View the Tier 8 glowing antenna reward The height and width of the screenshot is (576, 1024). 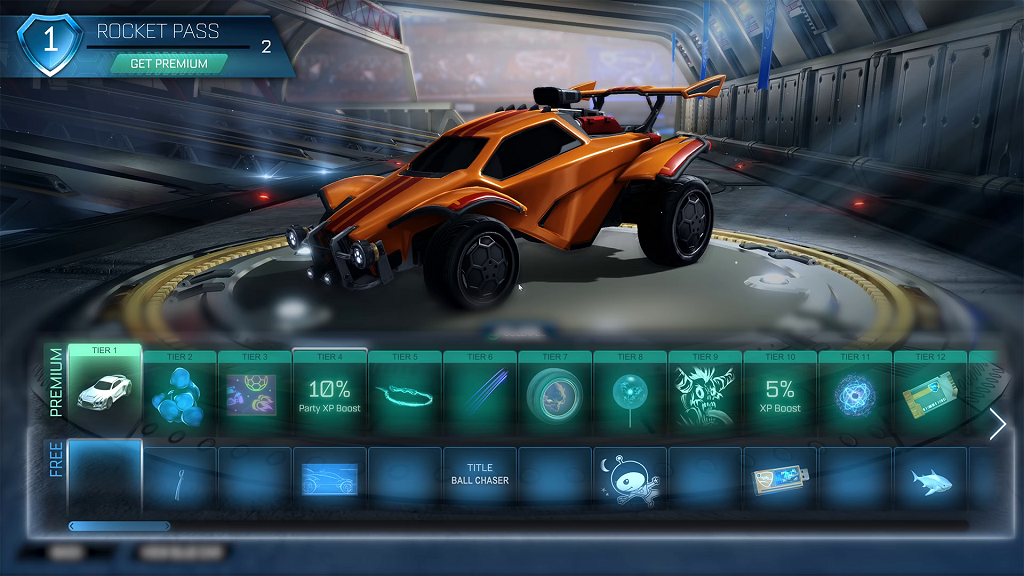point(630,393)
